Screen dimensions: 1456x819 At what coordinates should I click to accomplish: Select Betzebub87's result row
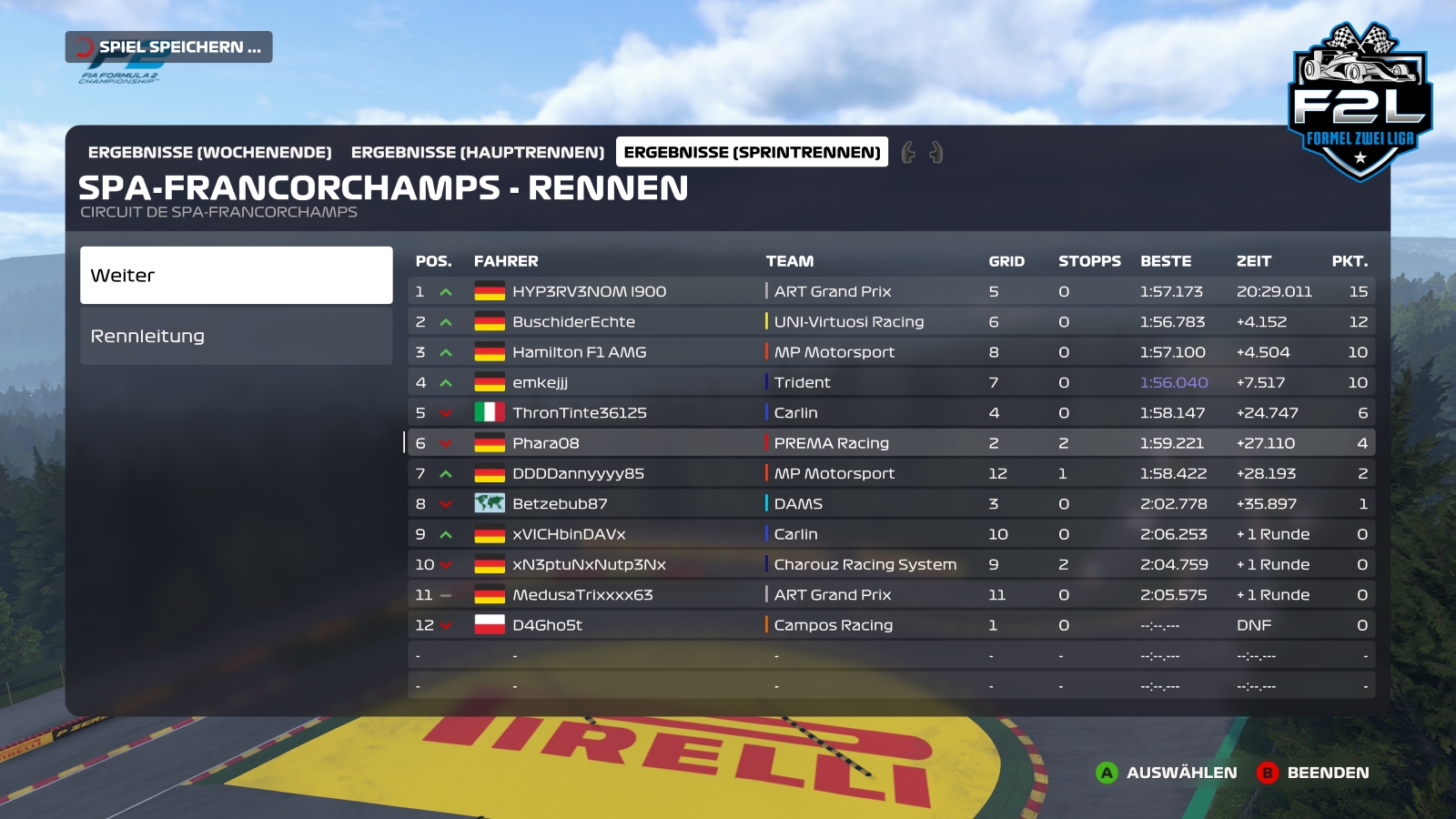tap(560, 504)
